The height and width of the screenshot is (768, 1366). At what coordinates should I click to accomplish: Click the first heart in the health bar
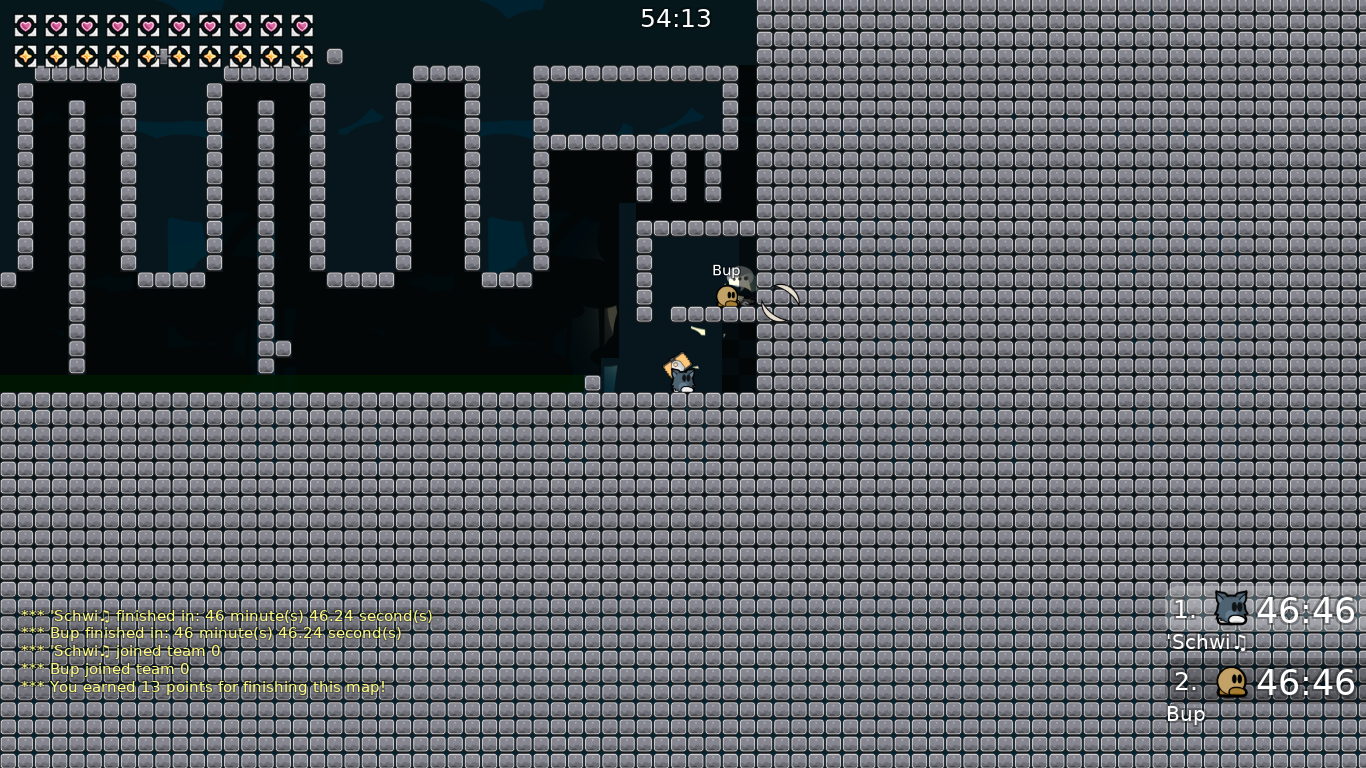[x=27, y=26]
